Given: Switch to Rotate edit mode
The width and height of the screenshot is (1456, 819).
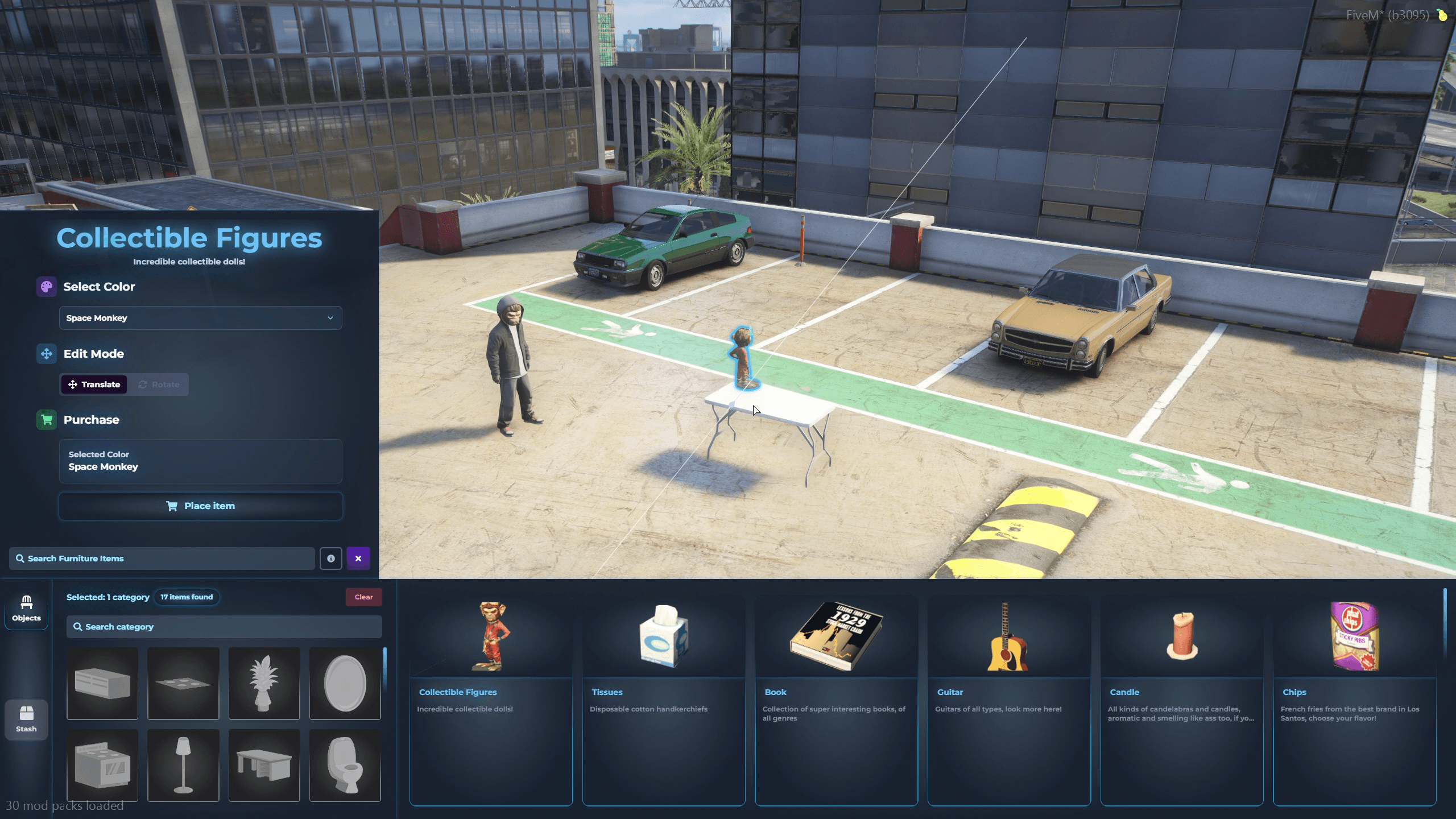Looking at the screenshot, I should 159,384.
